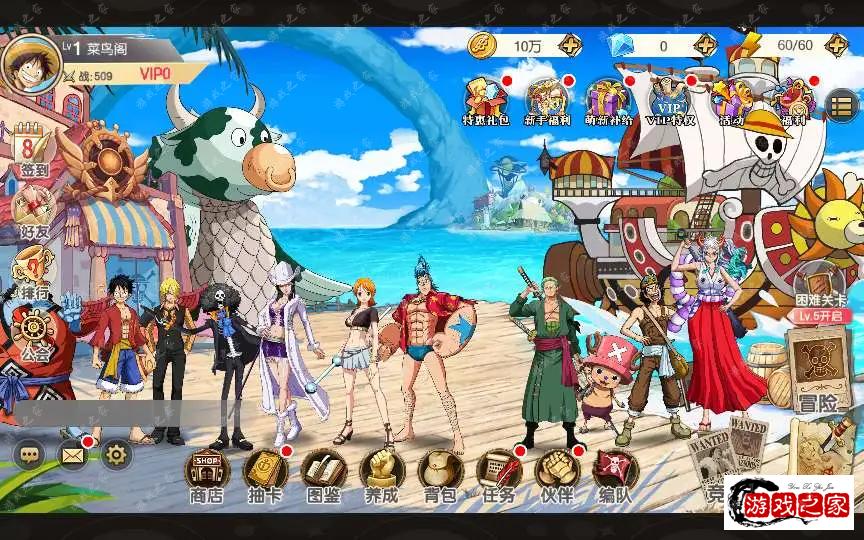
Task: Open the 好友 friends list
Action: pos(34,212)
